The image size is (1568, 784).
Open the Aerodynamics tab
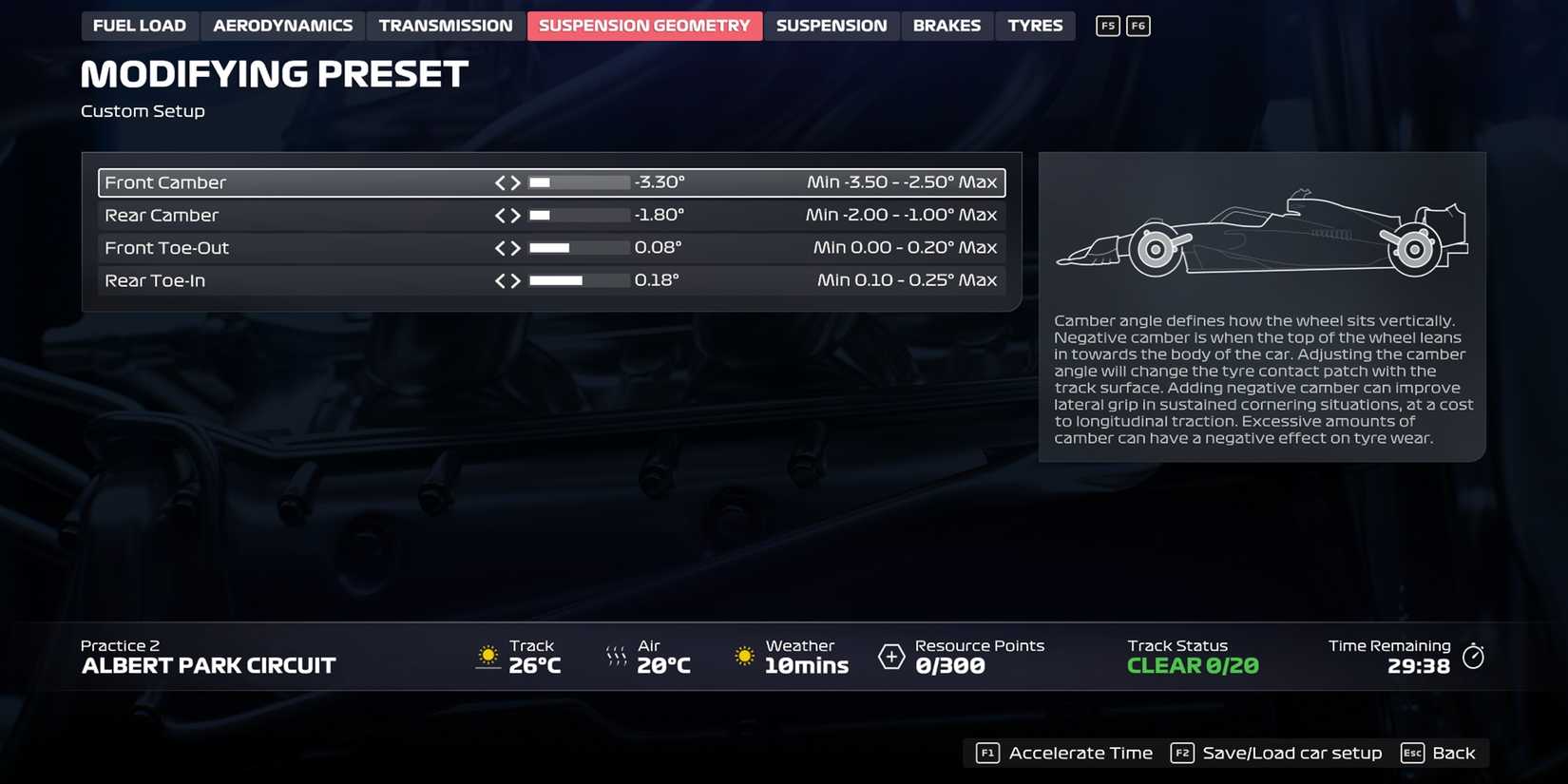pos(282,26)
